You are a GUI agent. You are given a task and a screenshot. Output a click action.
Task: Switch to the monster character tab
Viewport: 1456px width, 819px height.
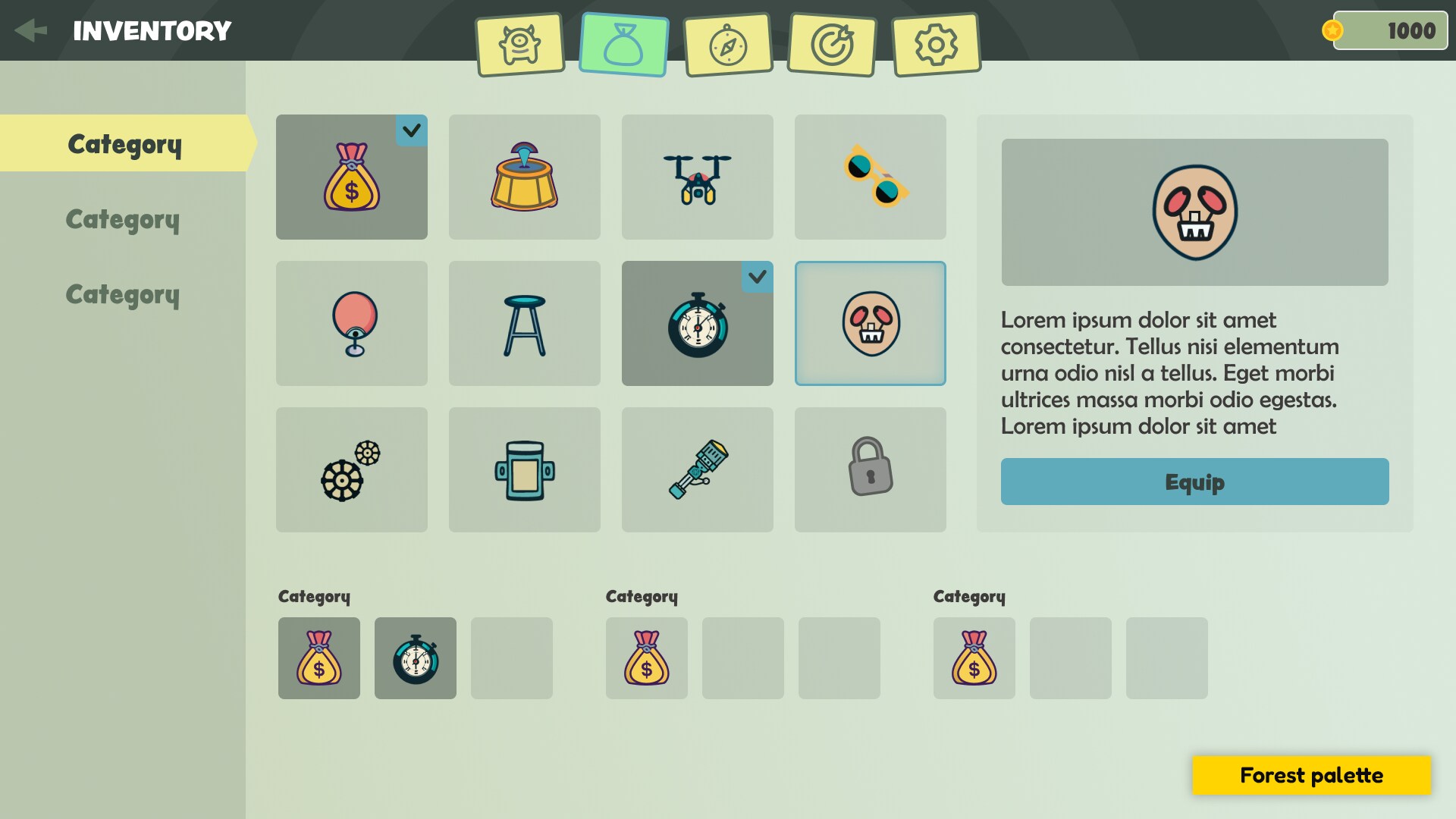pos(519,44)
